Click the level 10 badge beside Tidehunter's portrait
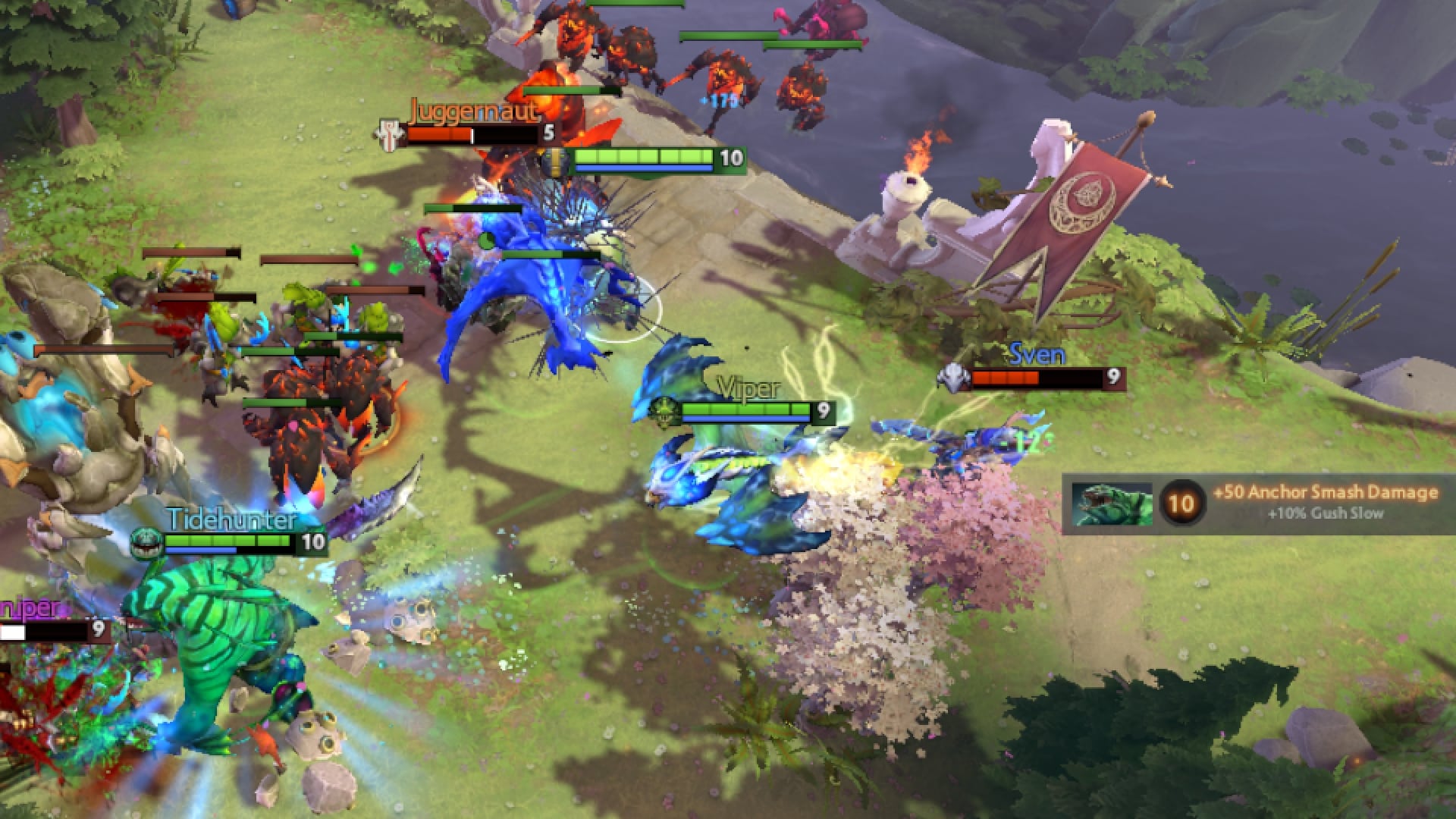Image resolution: width=1456 pixels, height=819 pixels. (x=1183, y=504)
